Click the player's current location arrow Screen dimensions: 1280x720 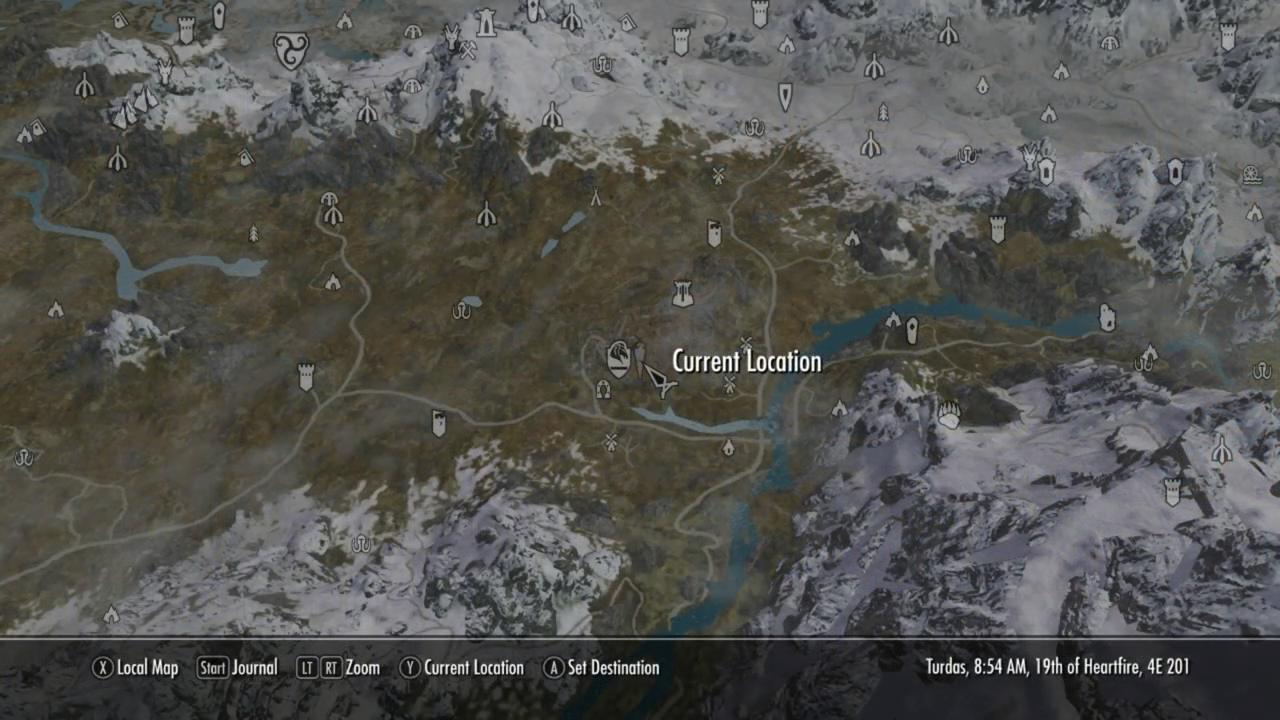click(657, 380)
